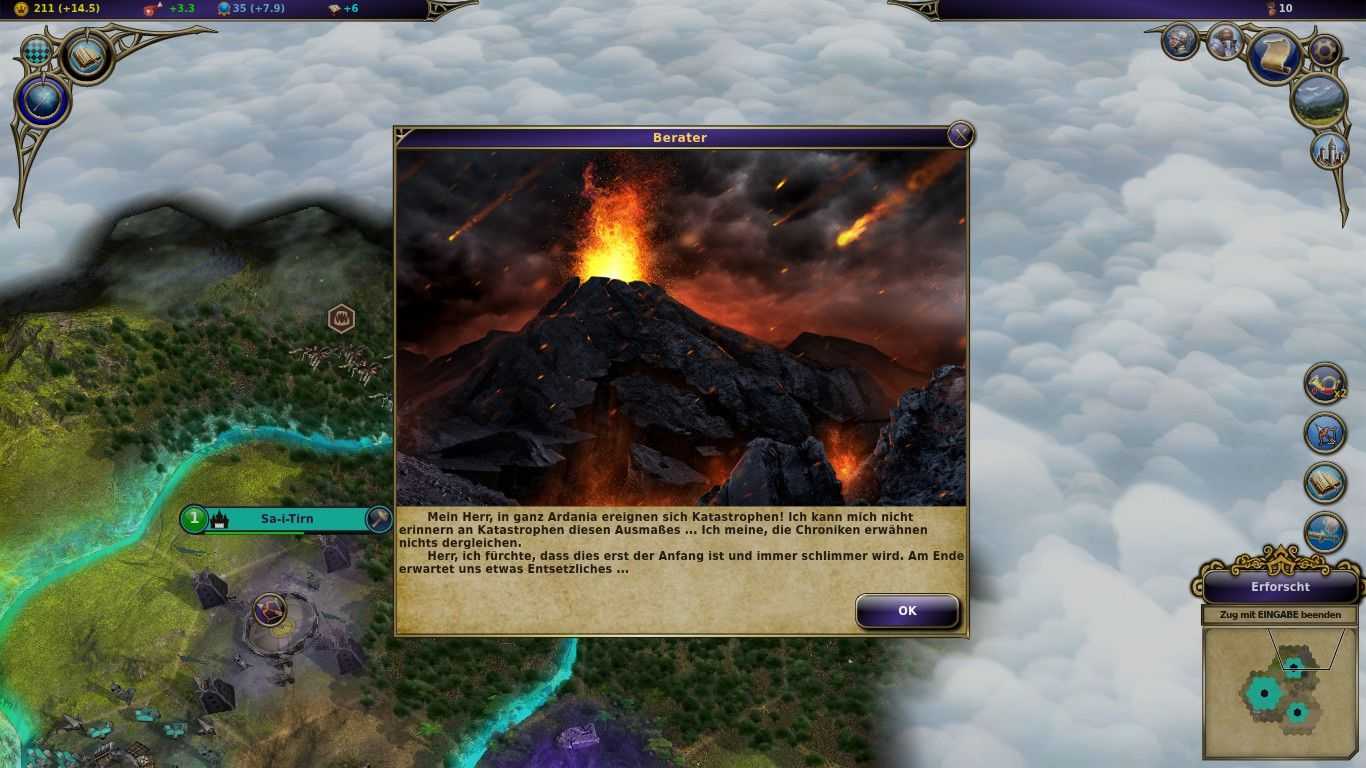Open the golden scroll icon
Image resolution: width=1366 pixels, height=768 pixels.
pos(1274,57)
